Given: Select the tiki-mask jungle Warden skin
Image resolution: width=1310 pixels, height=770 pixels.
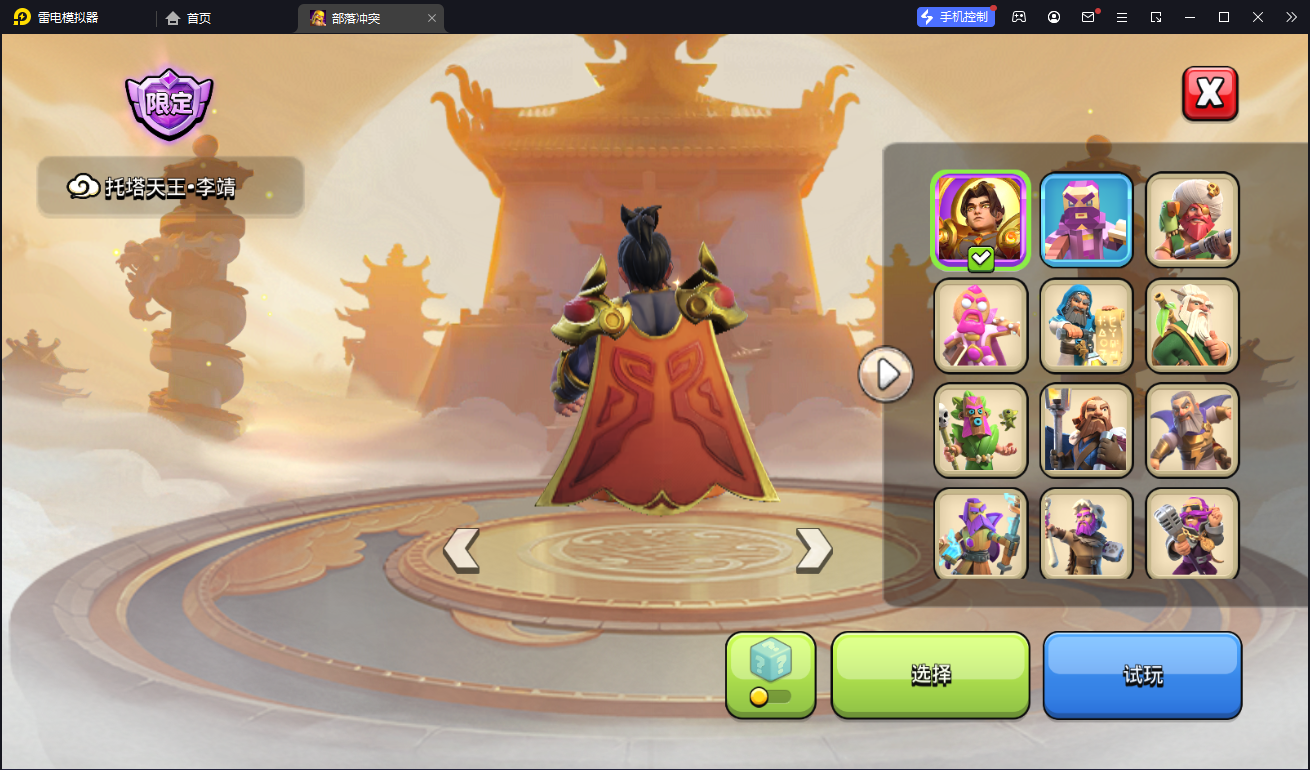Looking at the screenshot, I should (980, 430).
